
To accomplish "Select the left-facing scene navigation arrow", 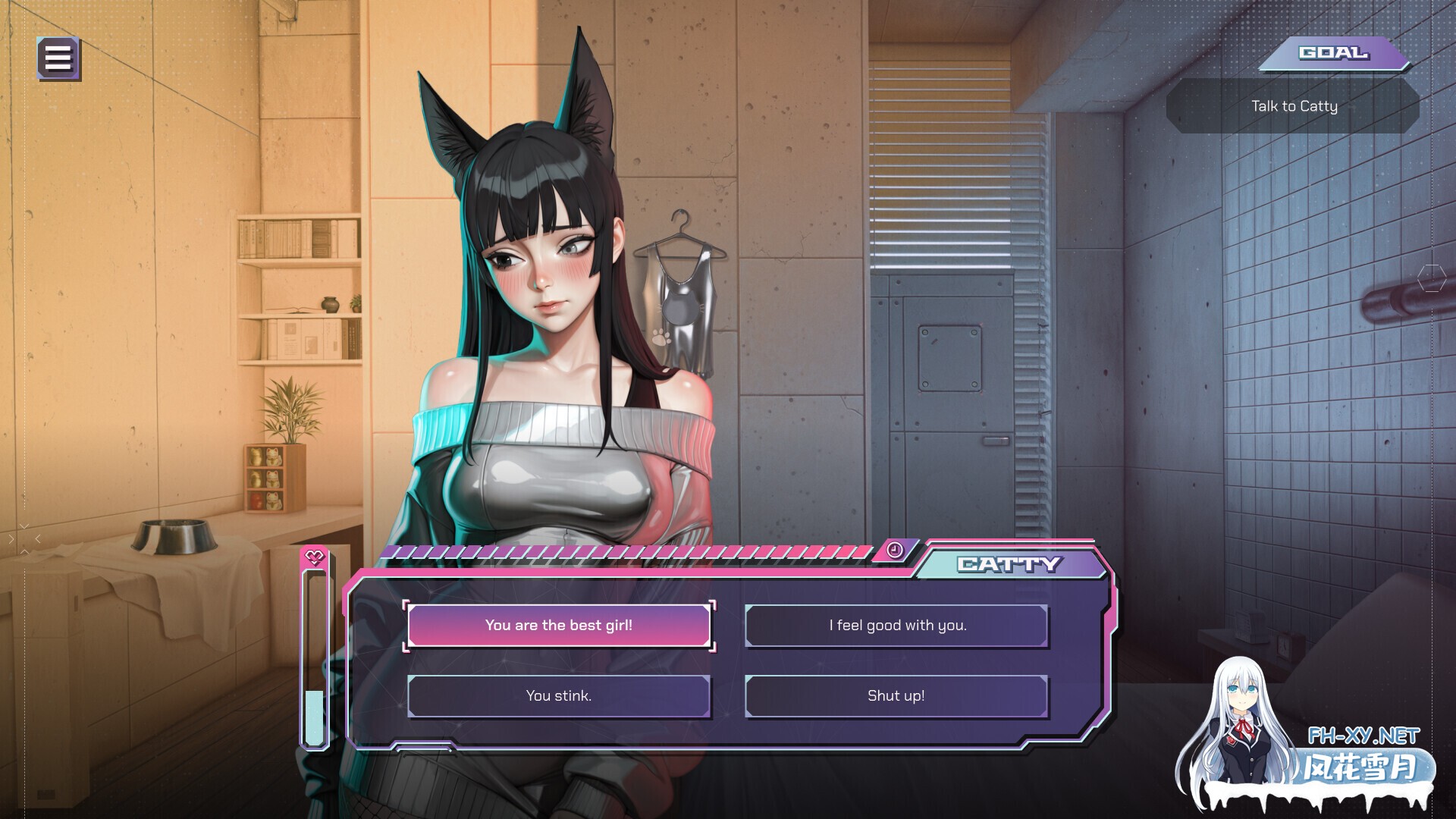I will pyautogui.click(x=38, y=539).
